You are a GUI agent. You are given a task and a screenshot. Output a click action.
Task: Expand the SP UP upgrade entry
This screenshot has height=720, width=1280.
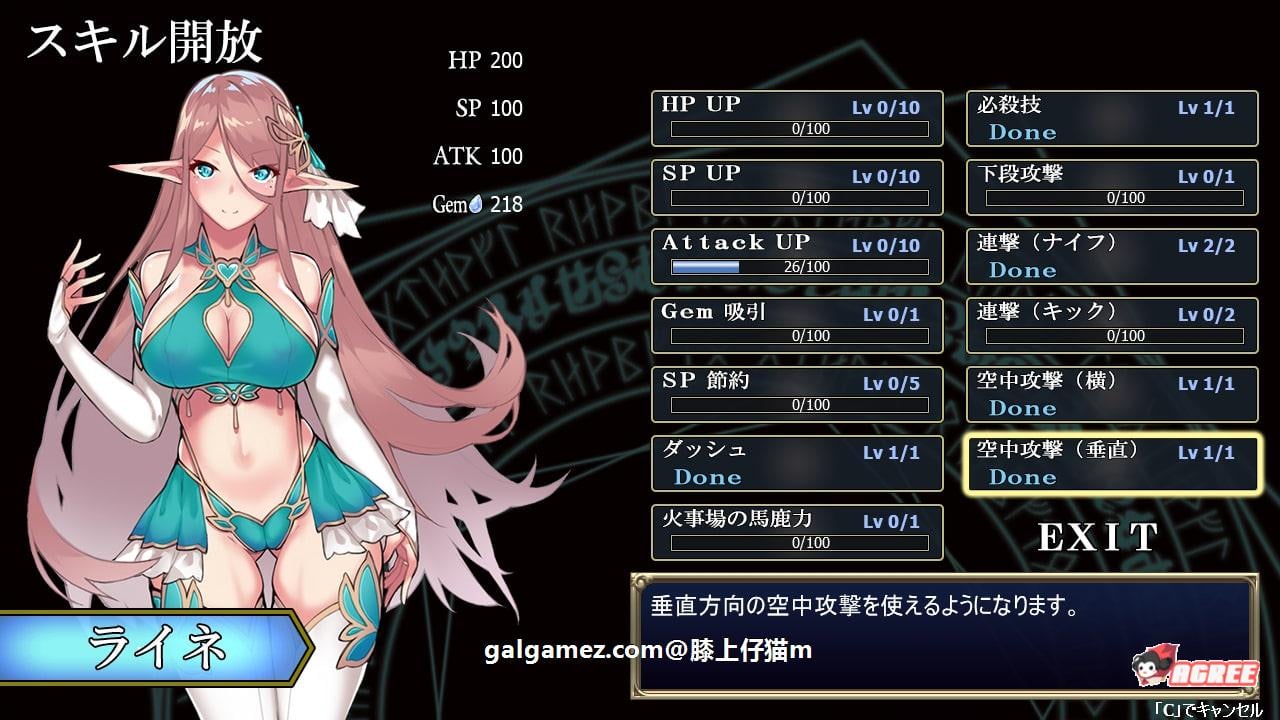pyautogui.click(x=797, y=187)
